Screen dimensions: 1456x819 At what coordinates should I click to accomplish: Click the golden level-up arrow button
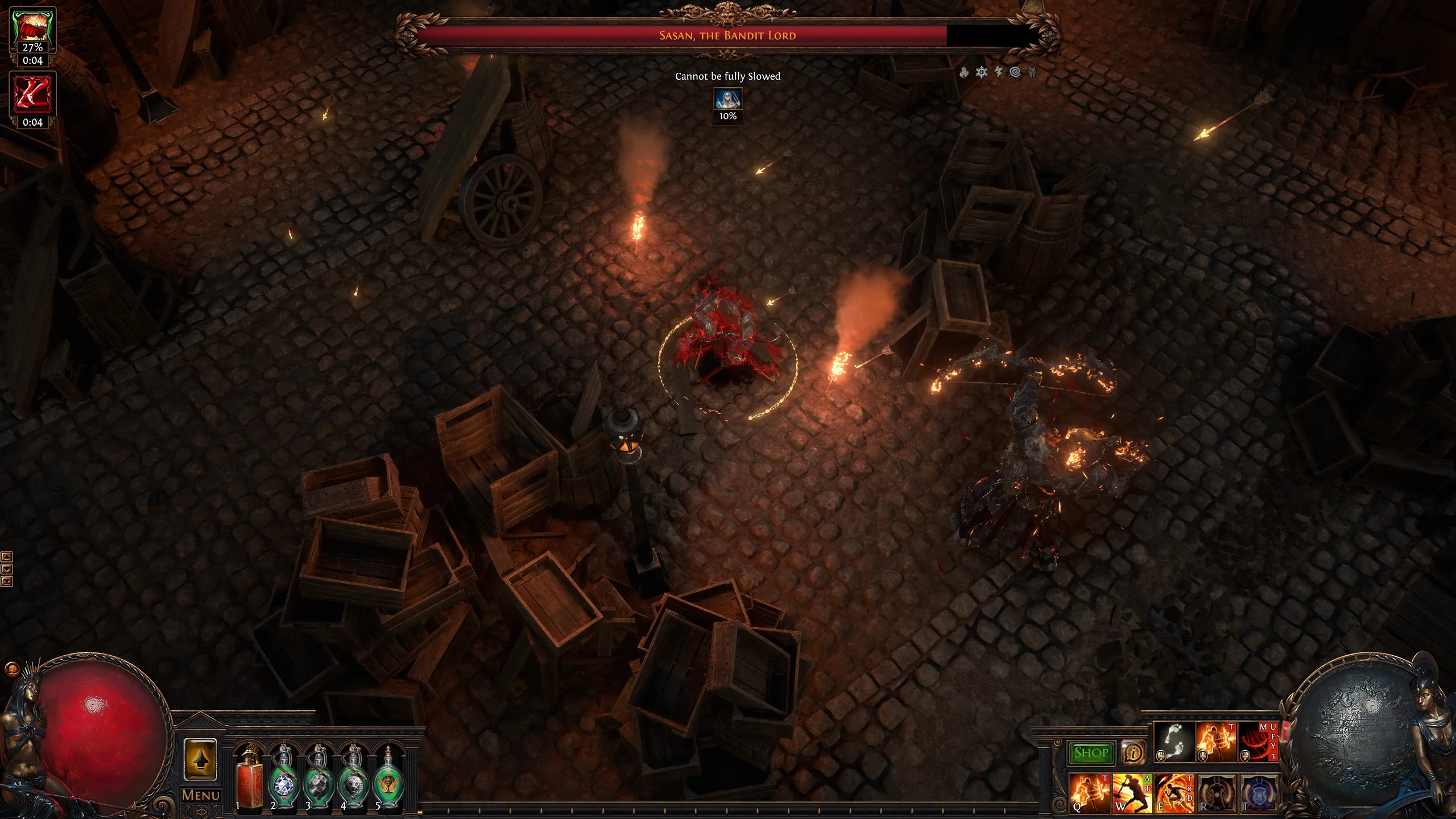(x=200, y=760)
